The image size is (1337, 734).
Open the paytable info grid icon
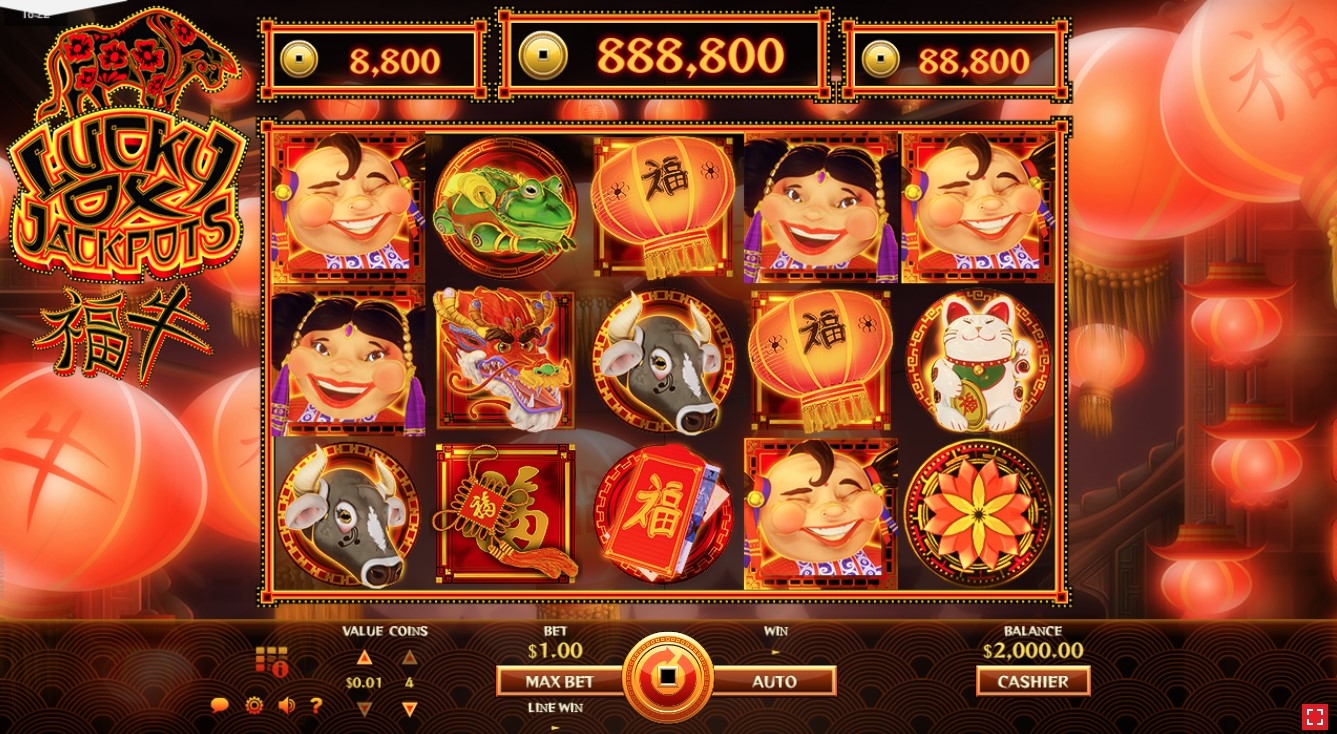click(x=271, y=660)
